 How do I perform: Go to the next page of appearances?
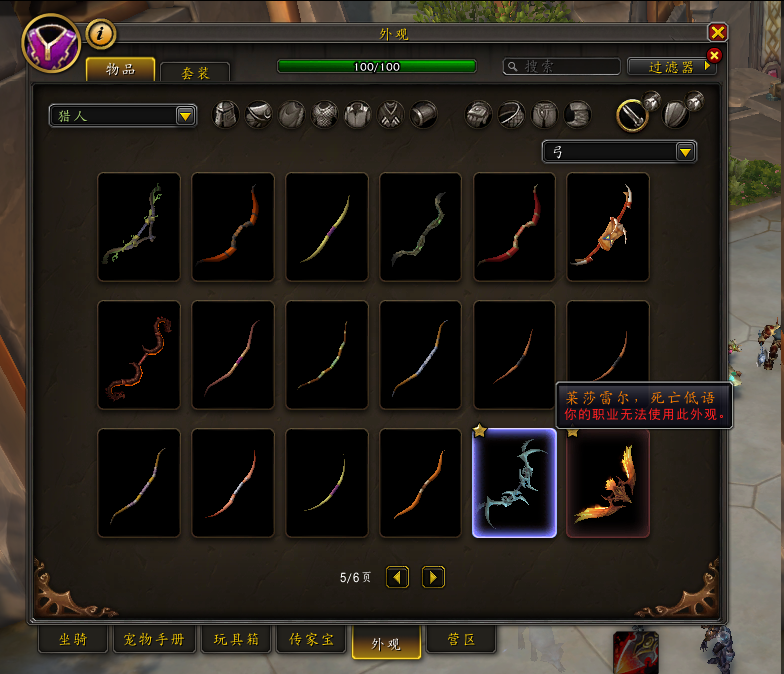tap(433, 577)
